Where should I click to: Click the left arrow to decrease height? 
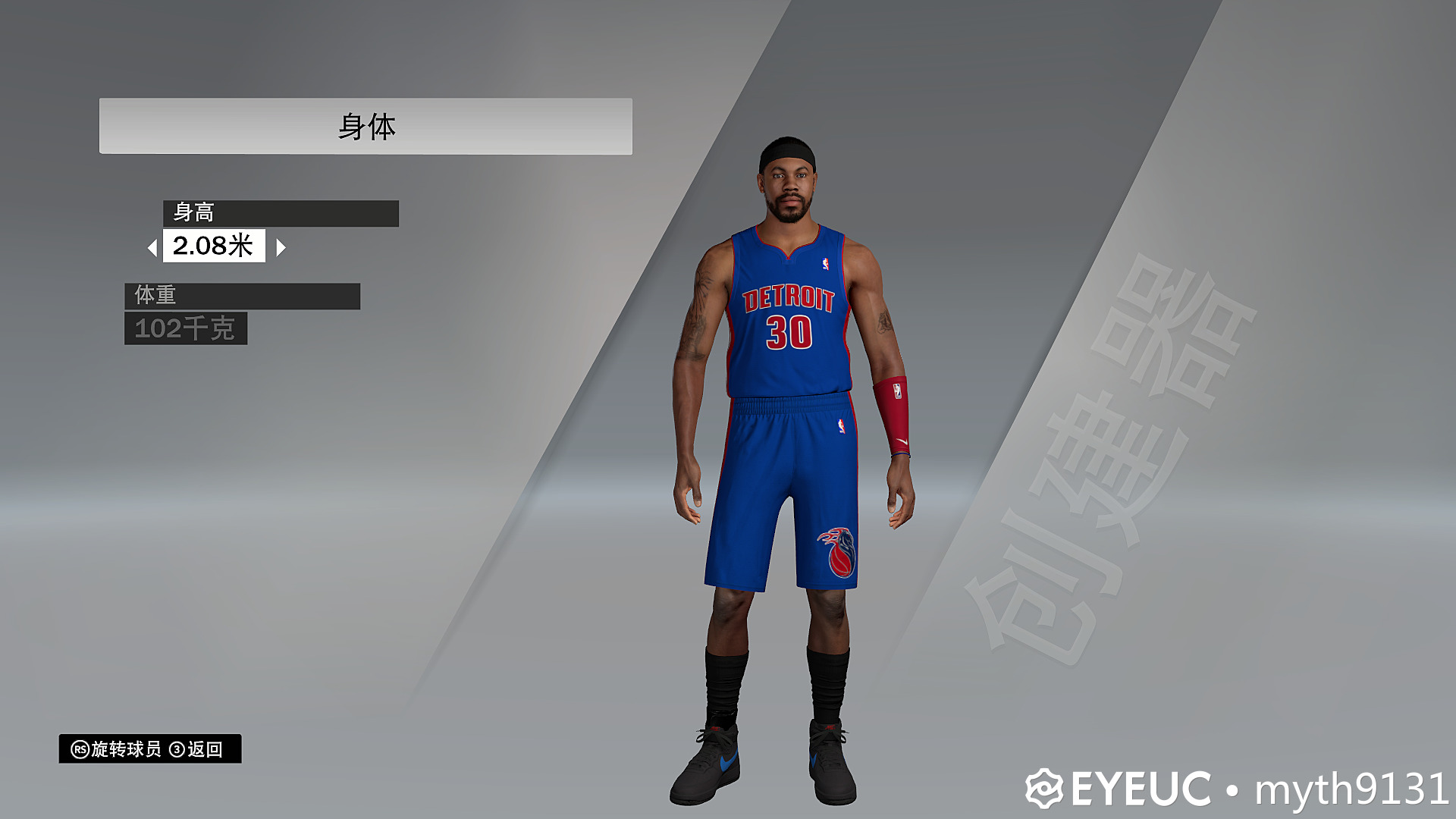coord(152,246)
